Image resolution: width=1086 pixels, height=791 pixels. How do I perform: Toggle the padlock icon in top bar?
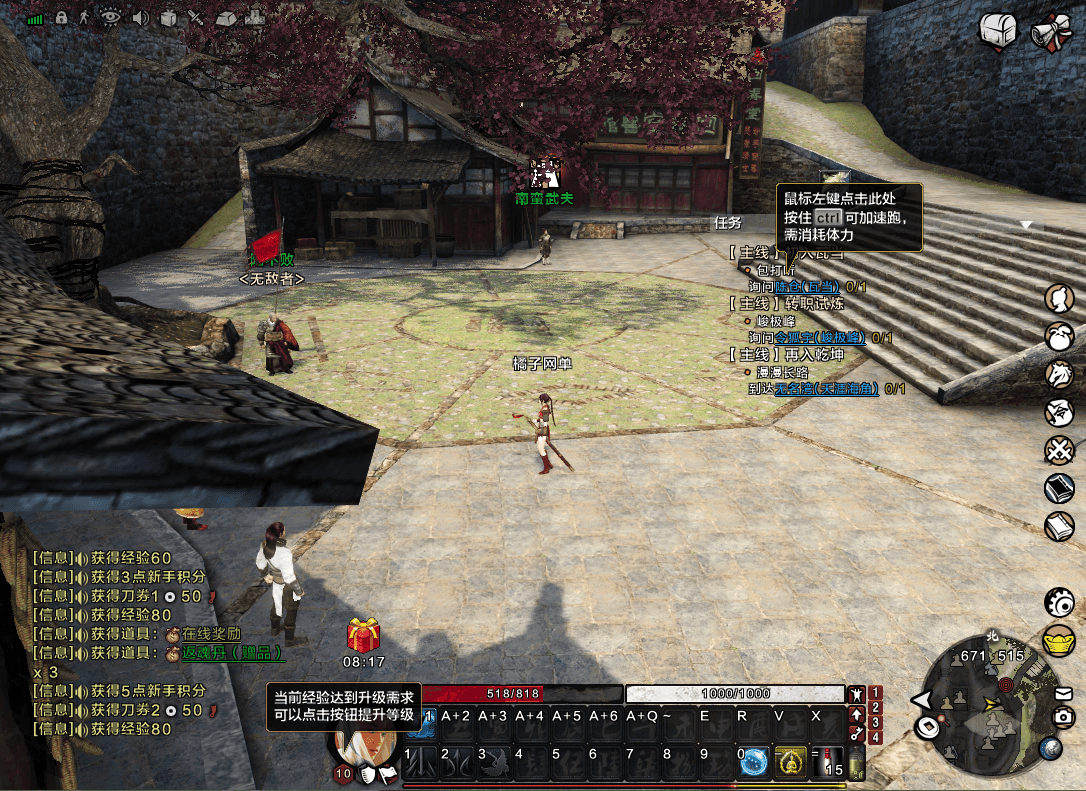click(61, 18)
